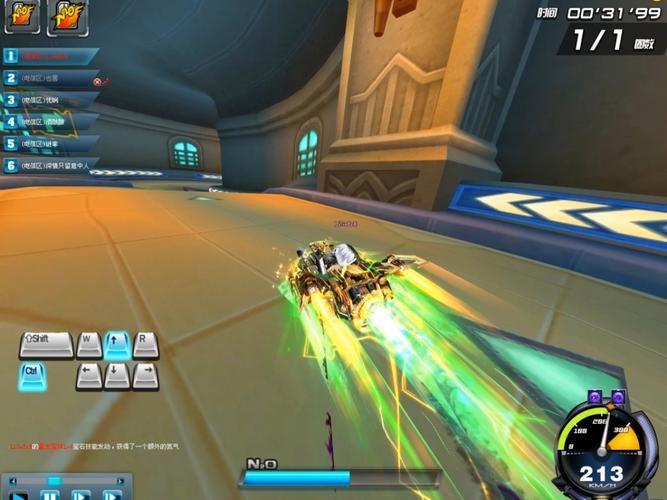Click the replay slider's right arrow
The width and height of the screenshot is (667, 500).
pos(119,481)
